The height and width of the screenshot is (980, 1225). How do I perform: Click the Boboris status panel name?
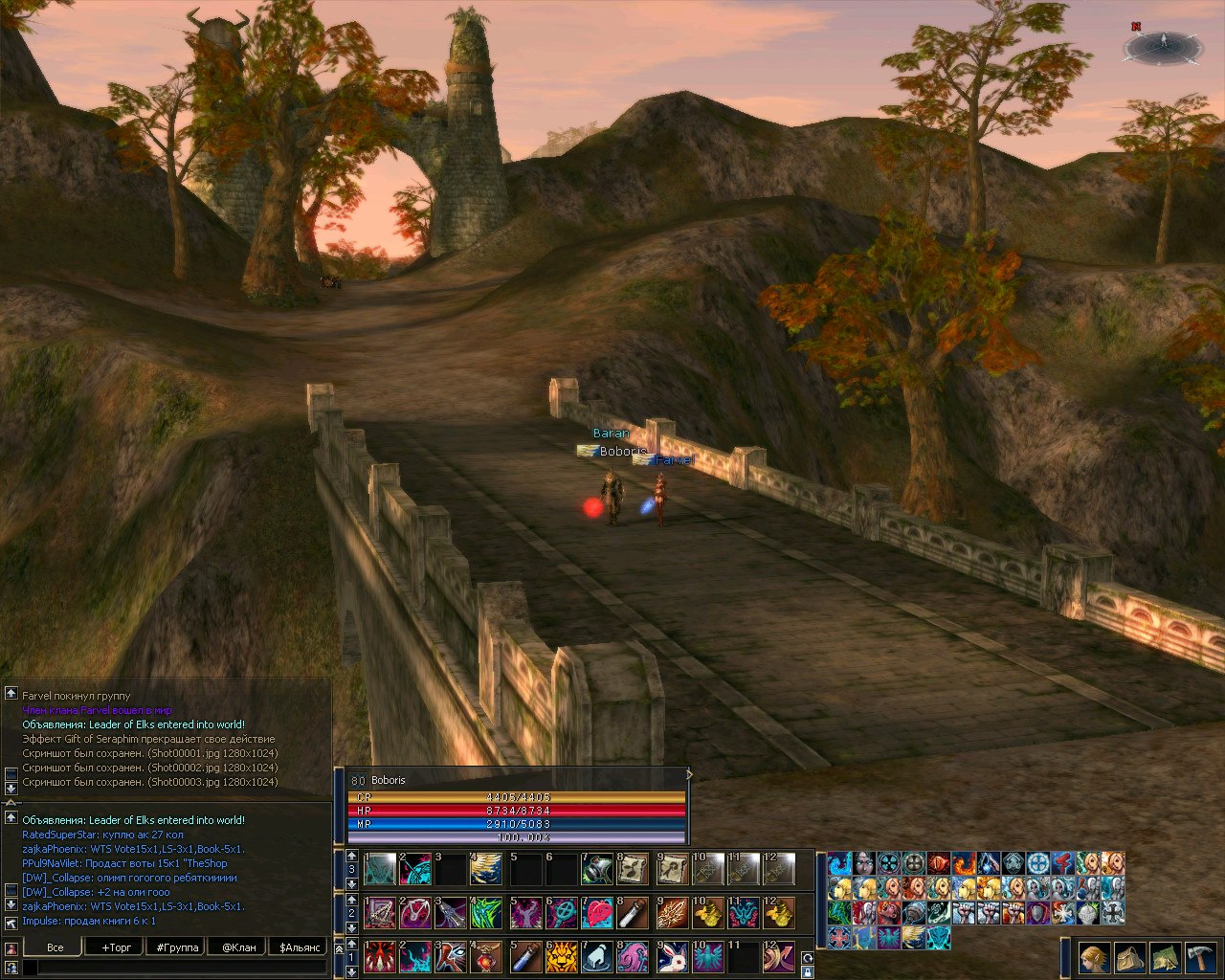point(389,780)
